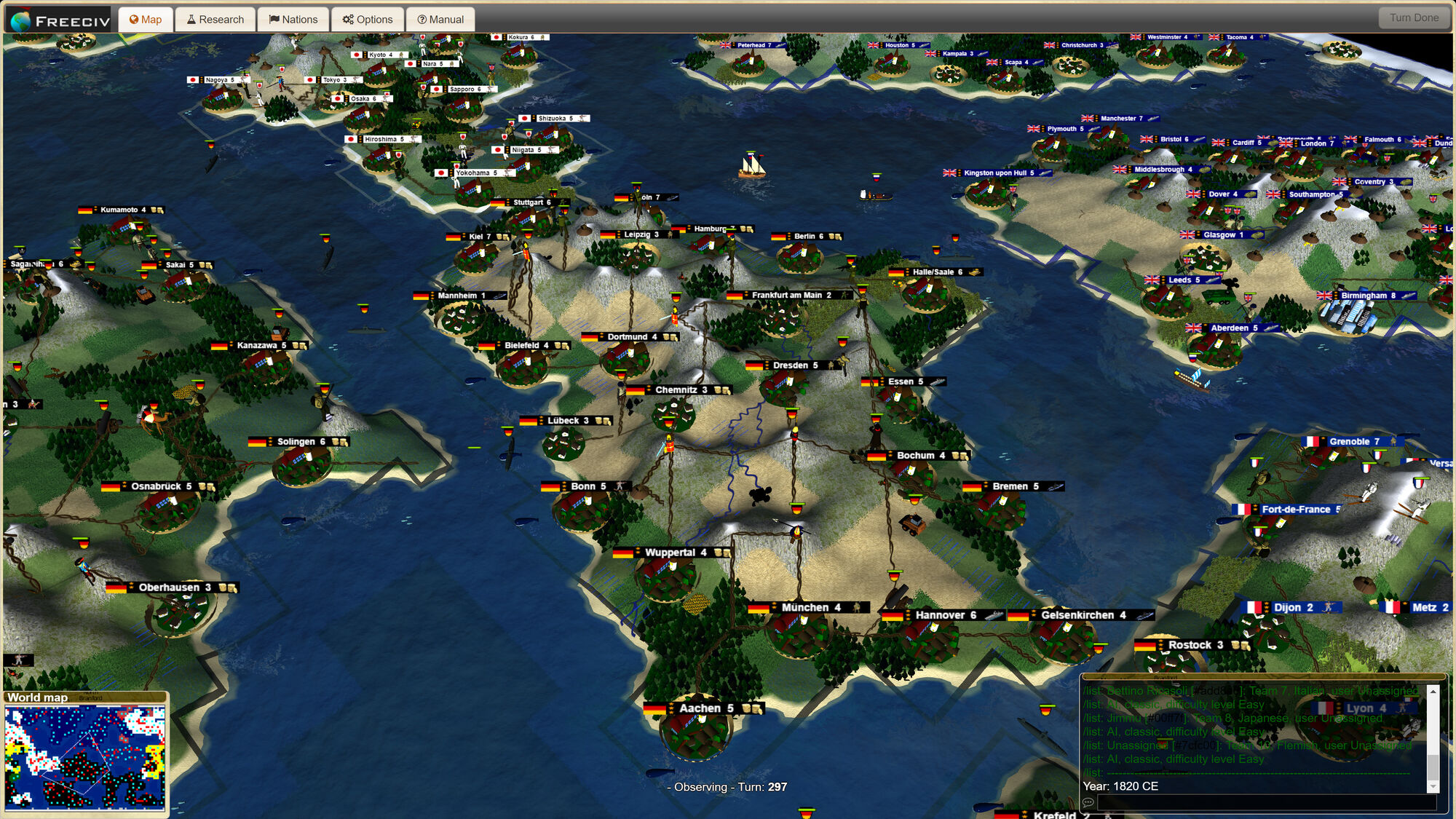Screen dimensions: 1456x819
Task: Click the chat message input field
Action: click(1267, 802)
